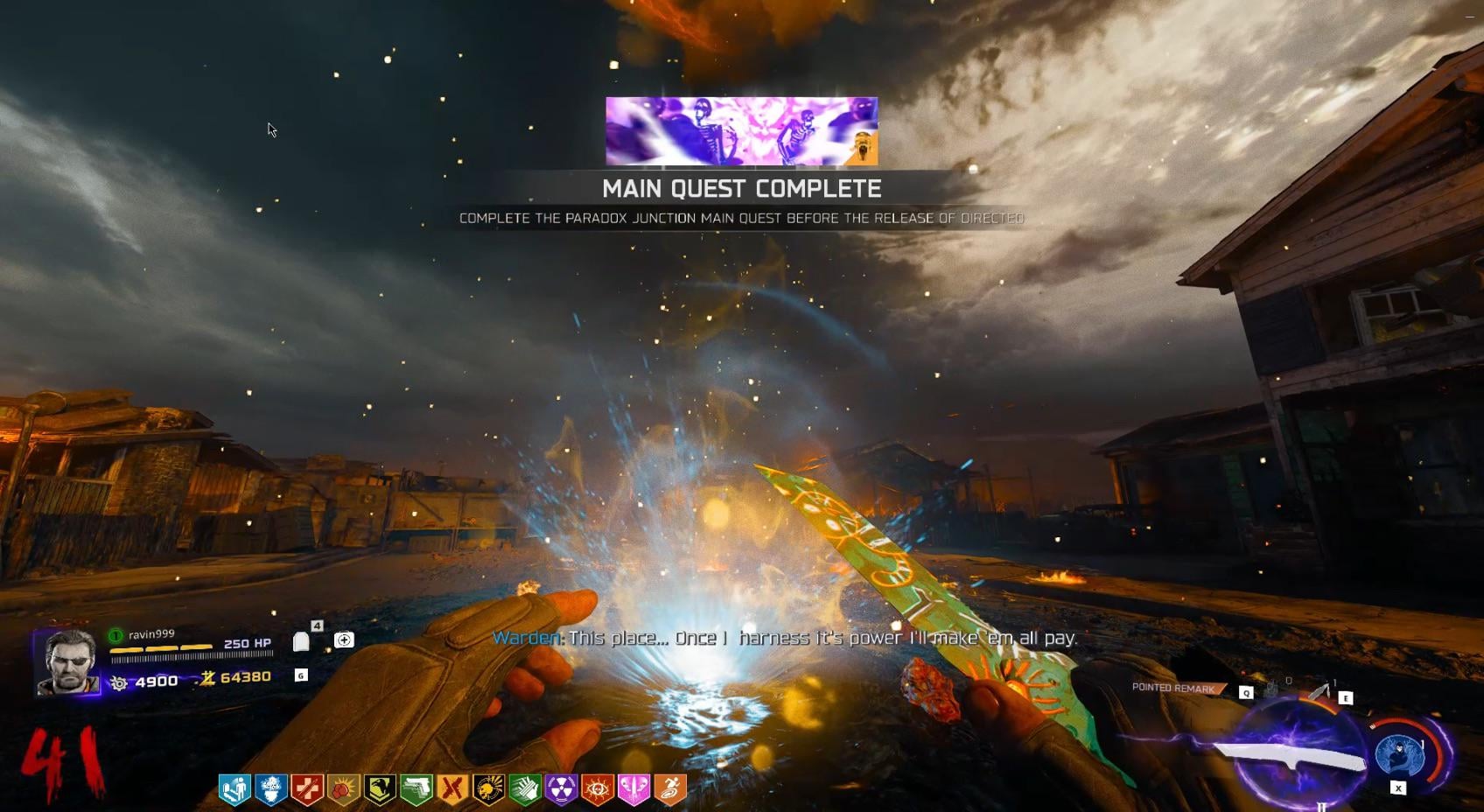1484x812 pixels.
Task: Select the black and yellow skull perk
Action: click(x=488, y=789)
